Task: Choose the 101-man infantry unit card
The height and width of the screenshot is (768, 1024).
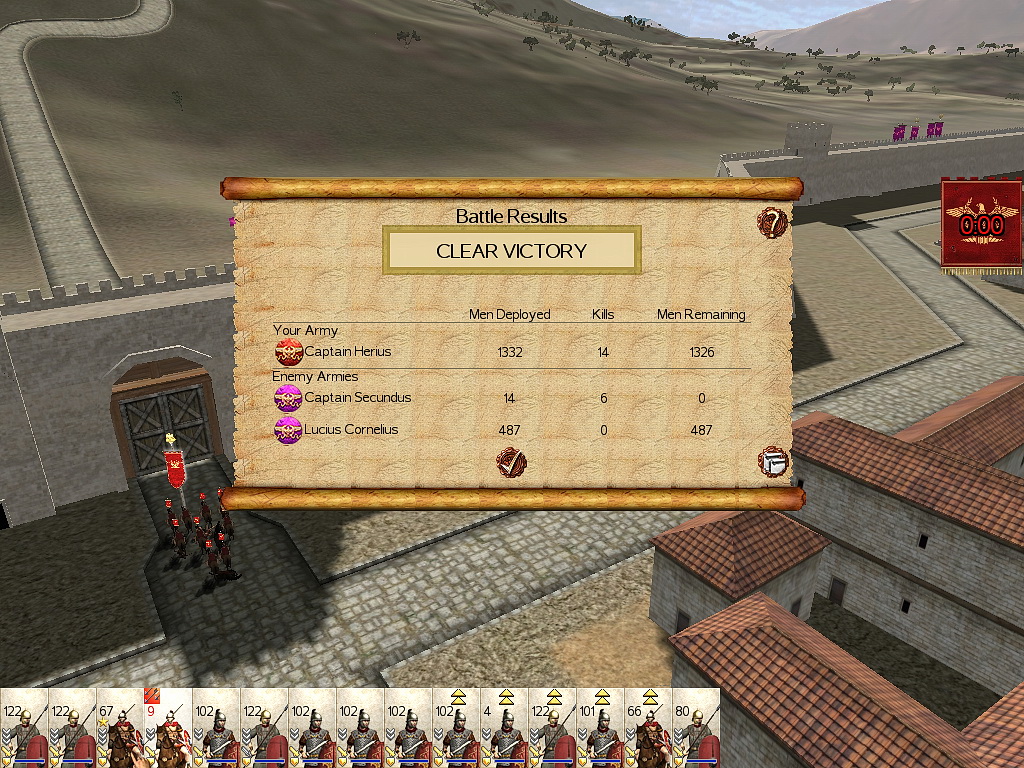Action: [600, 730]
